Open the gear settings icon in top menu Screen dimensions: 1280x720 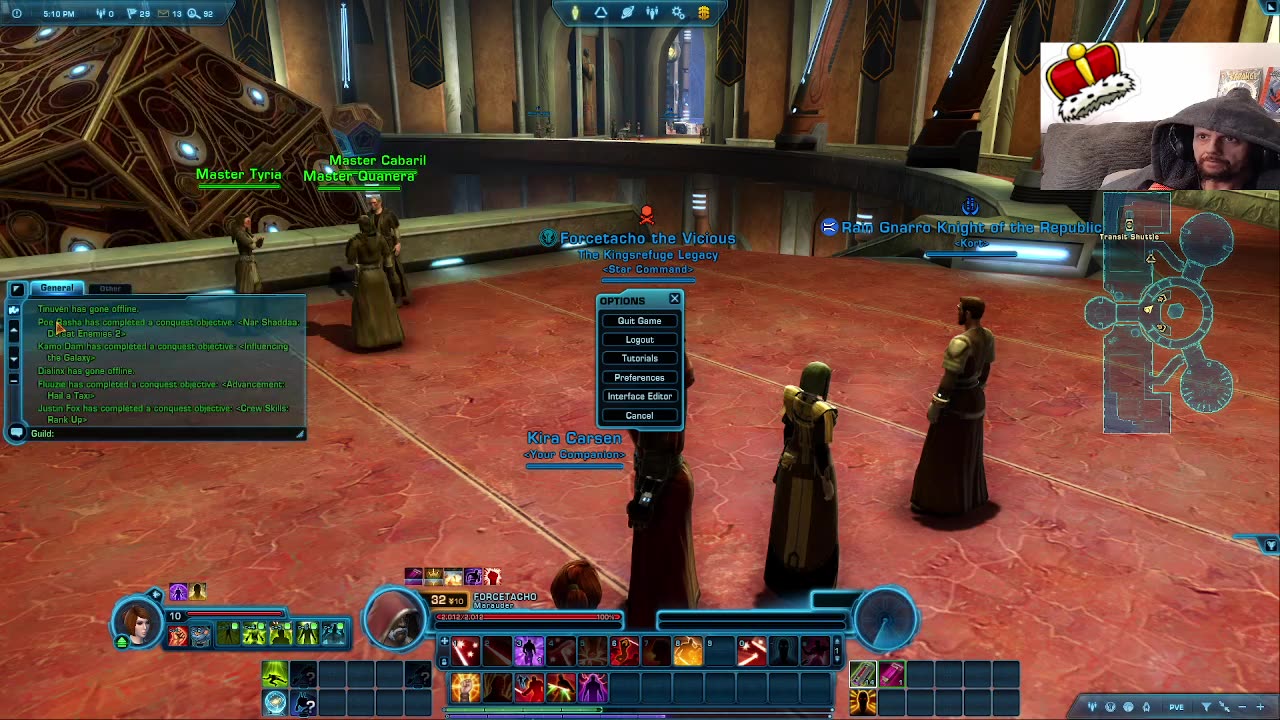point(678,13)
